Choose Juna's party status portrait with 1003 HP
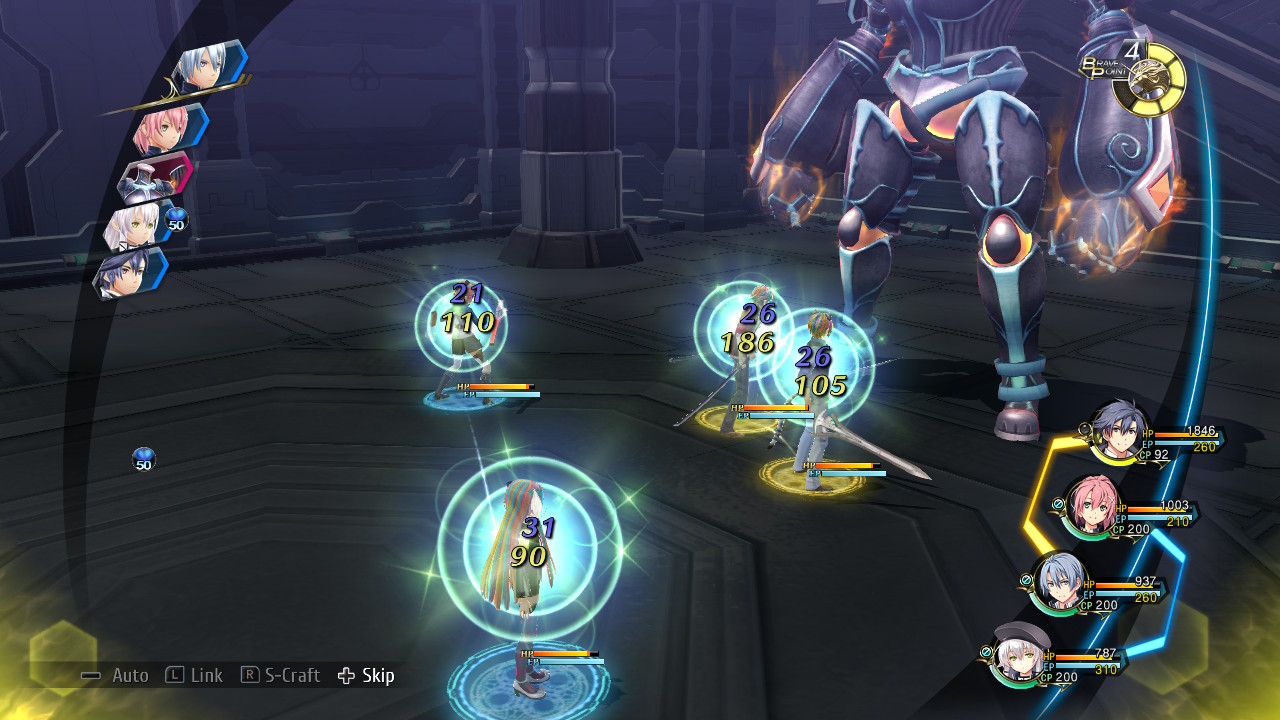Viewport: 1280px width, 720px height. [x=1090, y=505]
